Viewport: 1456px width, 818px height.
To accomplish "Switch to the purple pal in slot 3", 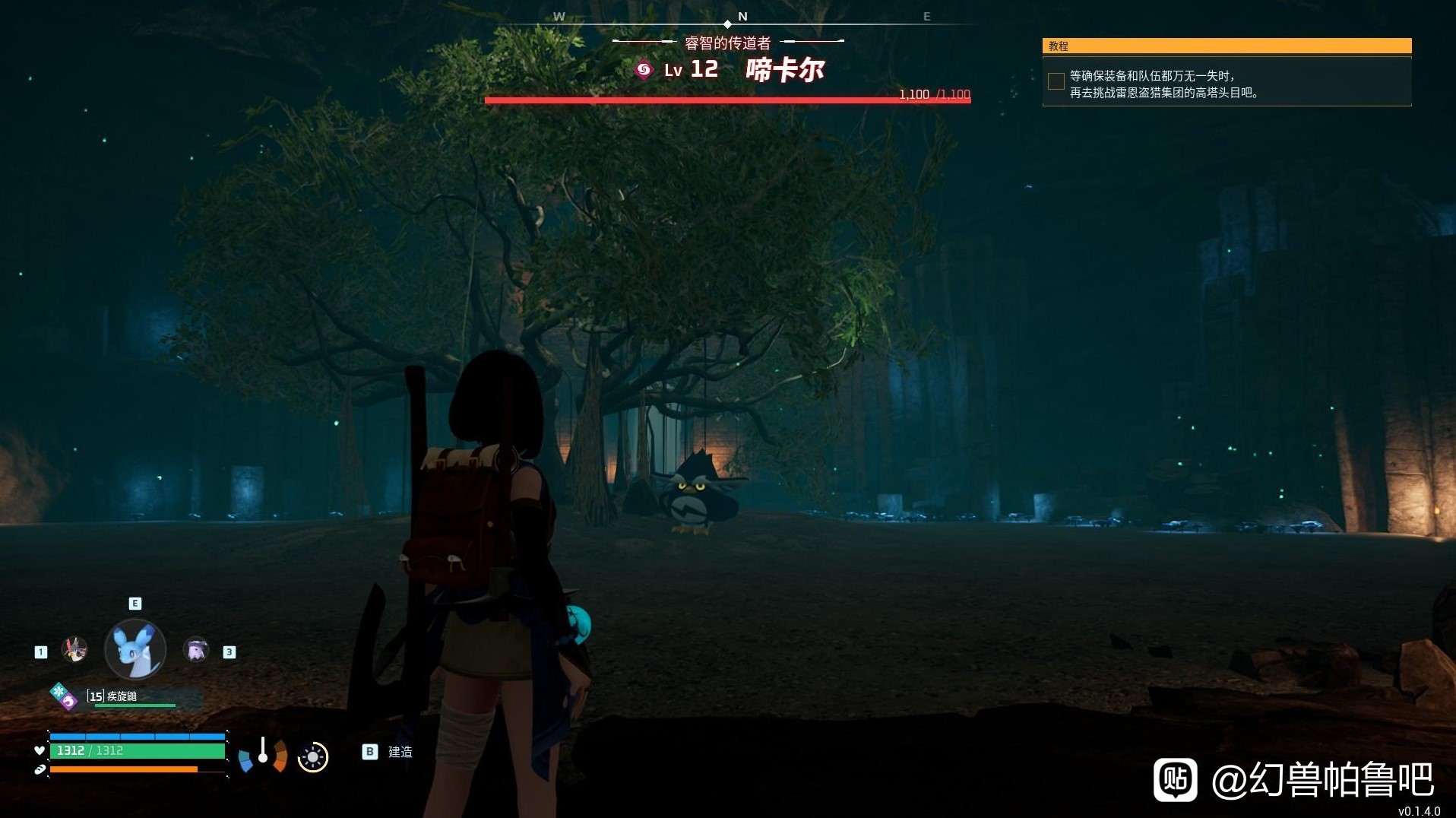I will 196,650.
